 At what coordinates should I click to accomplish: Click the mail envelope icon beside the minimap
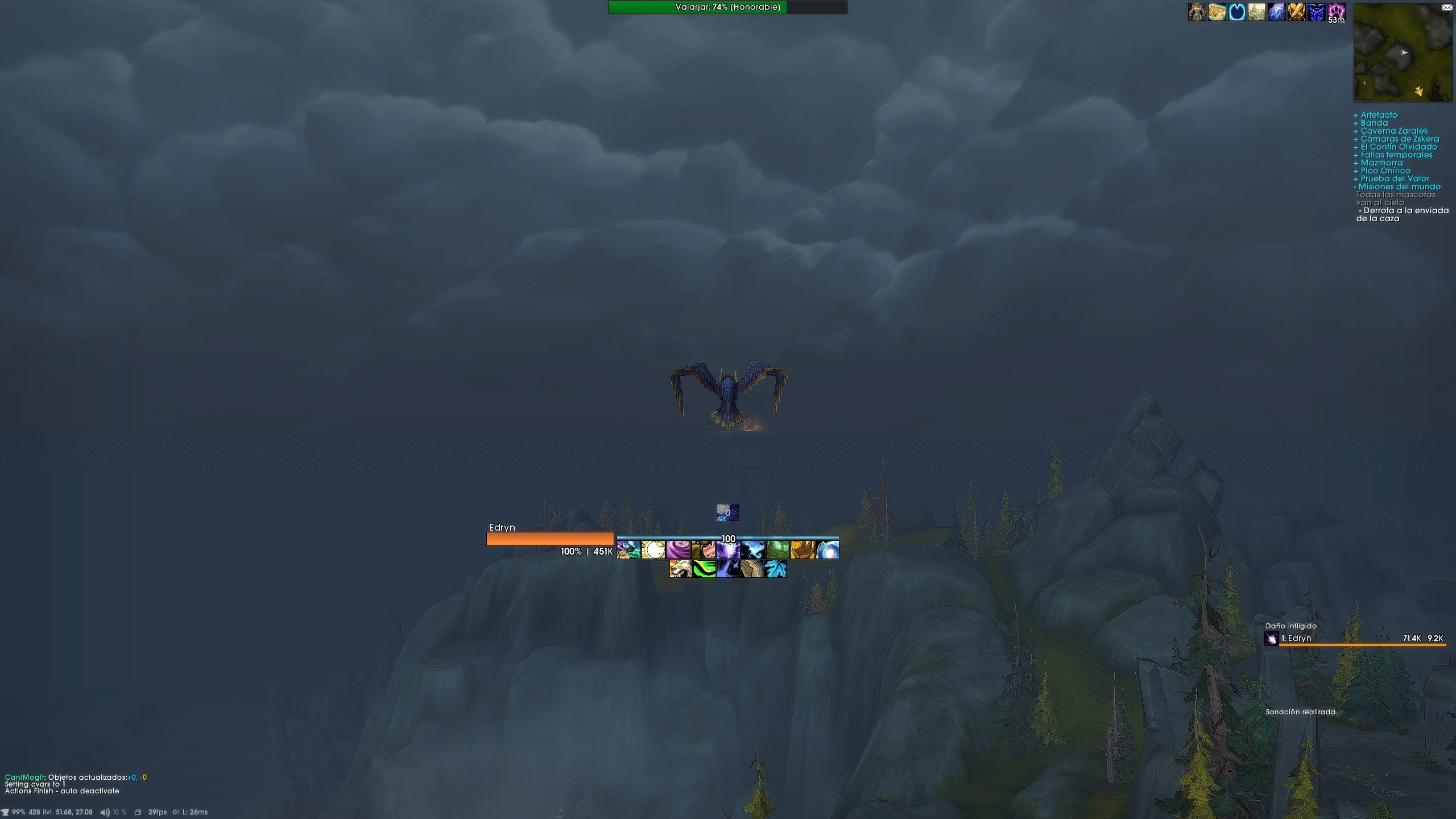point(1447,7)
